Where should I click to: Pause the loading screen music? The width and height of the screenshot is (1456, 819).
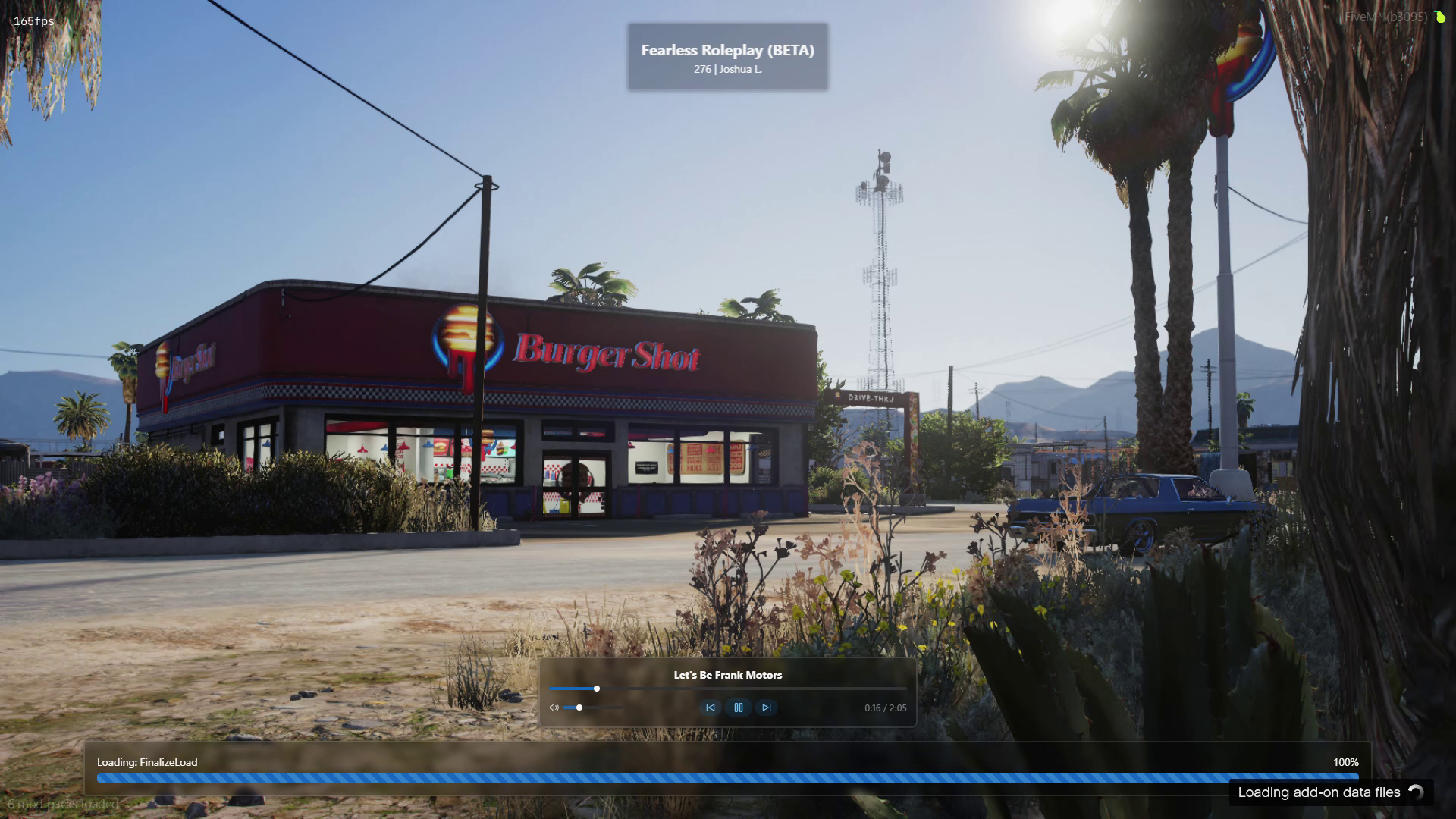pos(738,708)
